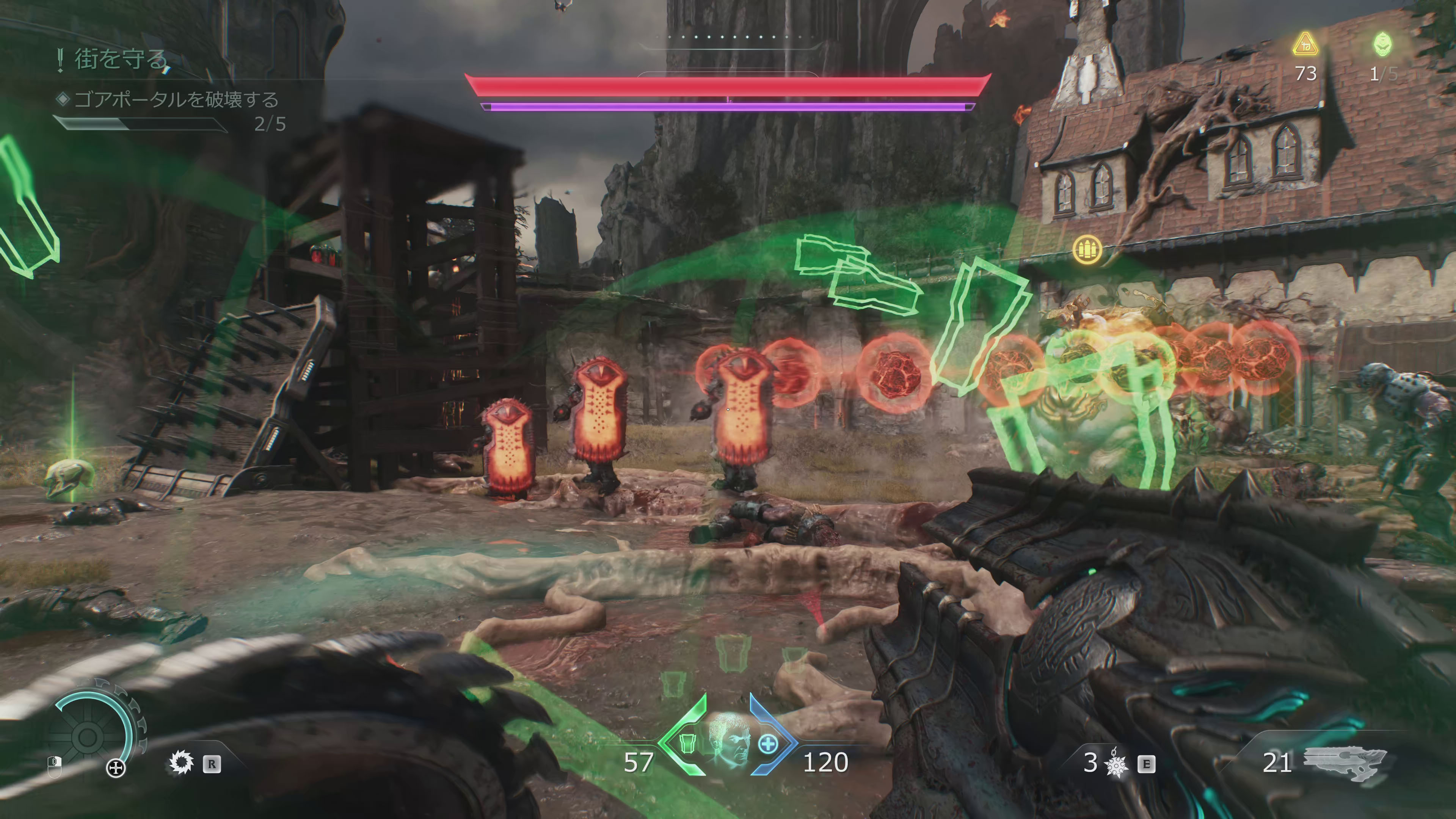Choose the spiked flail melee icon
This screenshot has height=819, width=1456.
click(x=1116, y=764)
